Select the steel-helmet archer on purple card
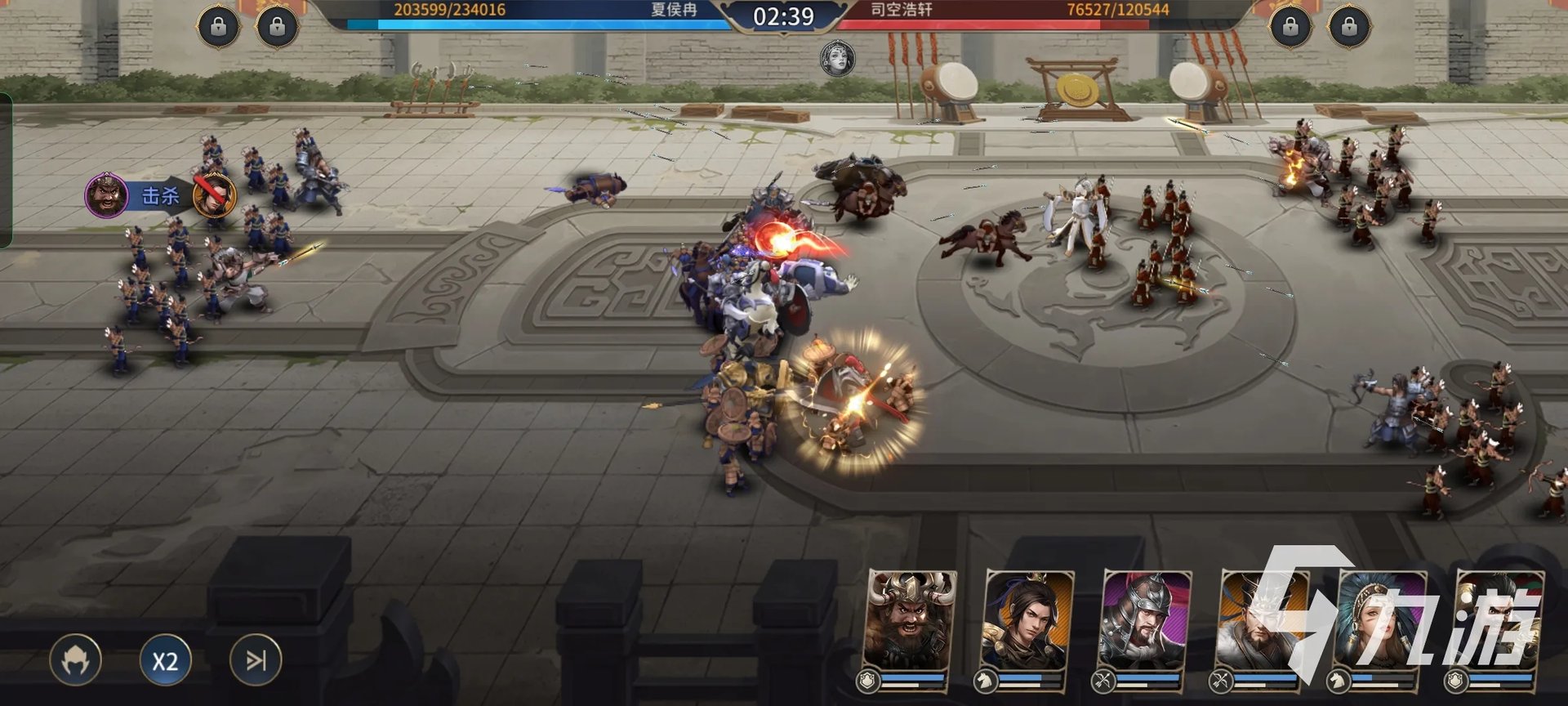 coord(1145,621)
